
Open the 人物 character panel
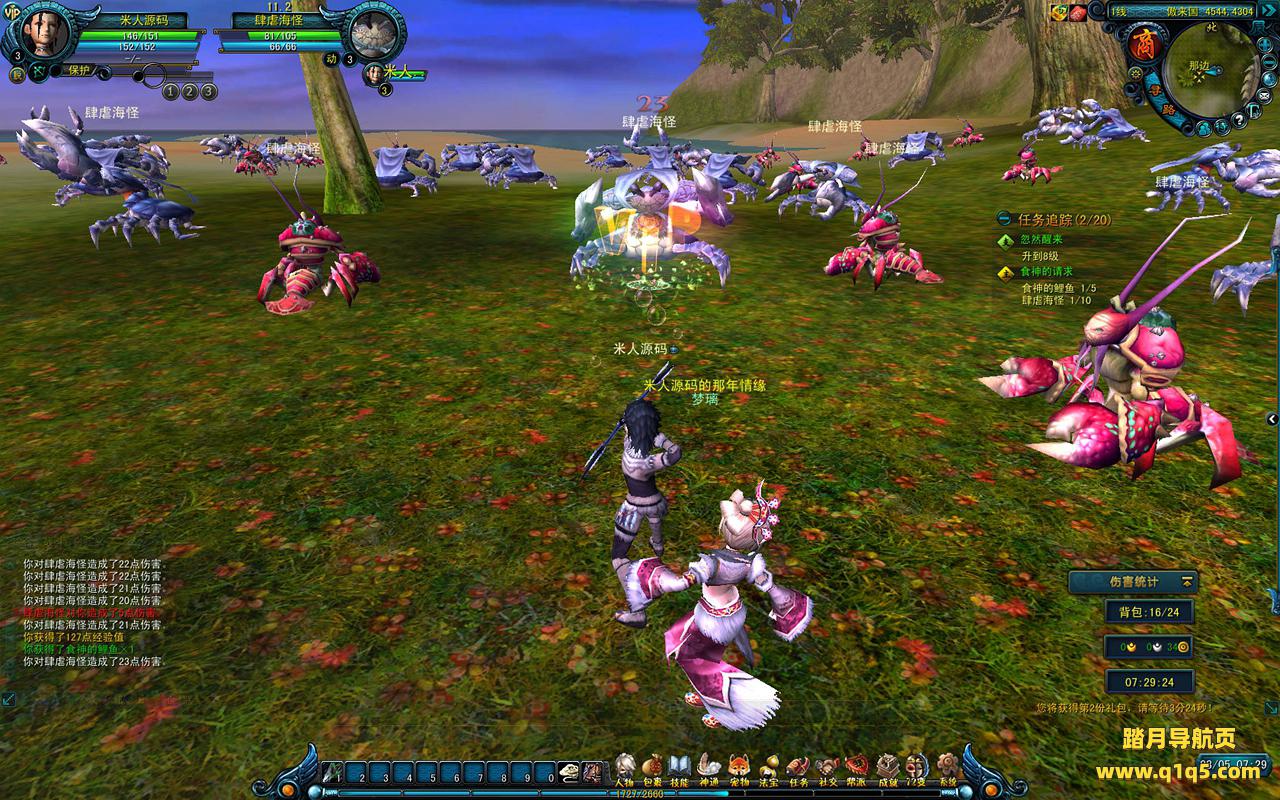[x=625, y=768]
